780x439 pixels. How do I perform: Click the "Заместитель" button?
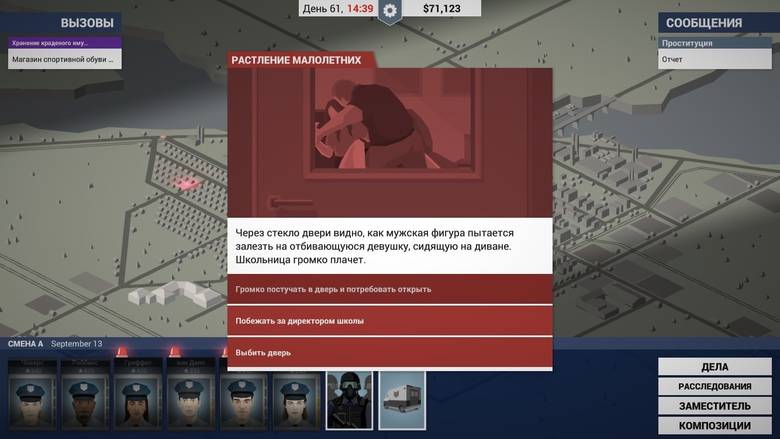tap(714, 405)
